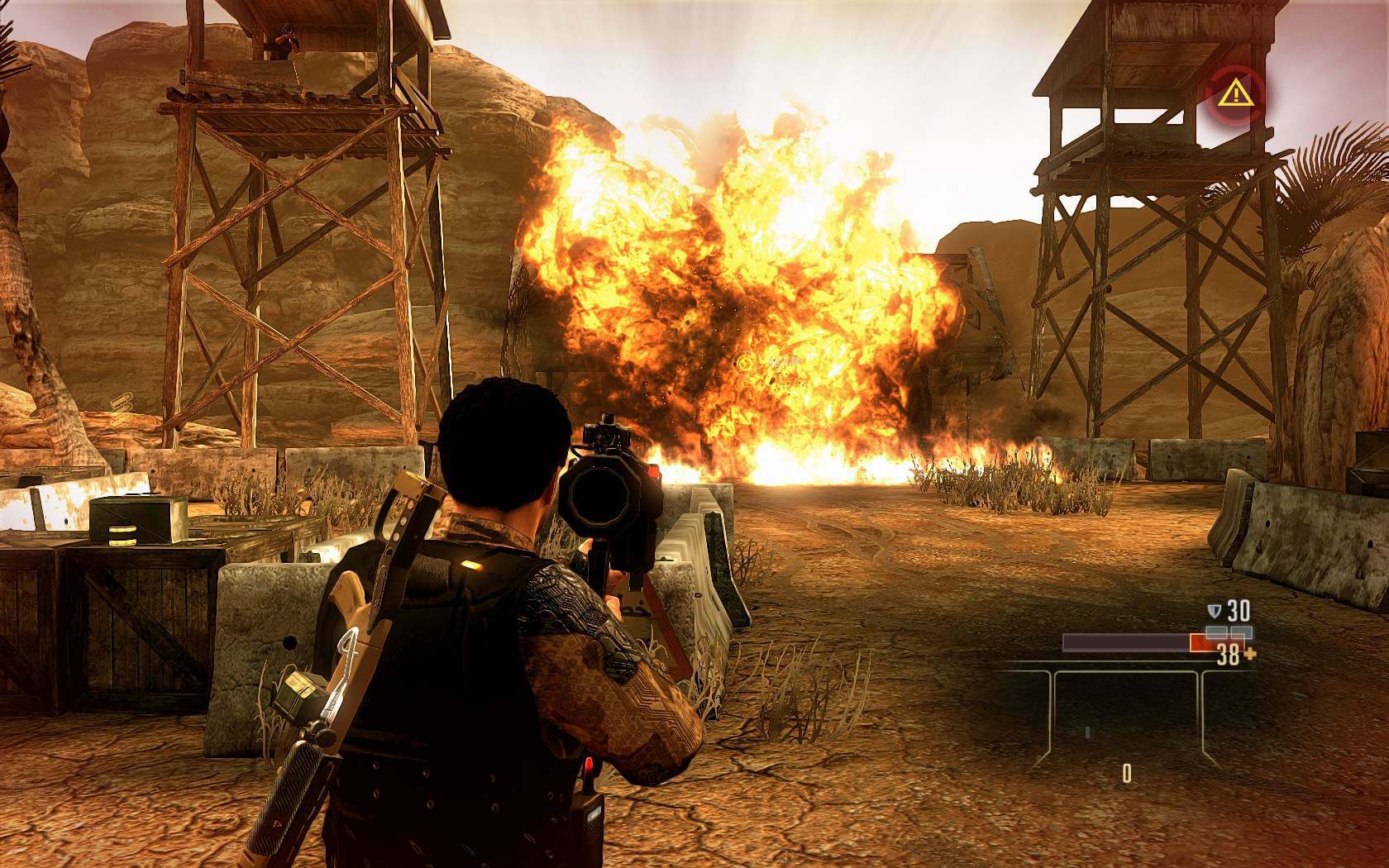Image resolution: width=1389 pixels, height=868 pixels.
Task: Click the health value 38 in the HUD
Action: [x=1229, y=655]
